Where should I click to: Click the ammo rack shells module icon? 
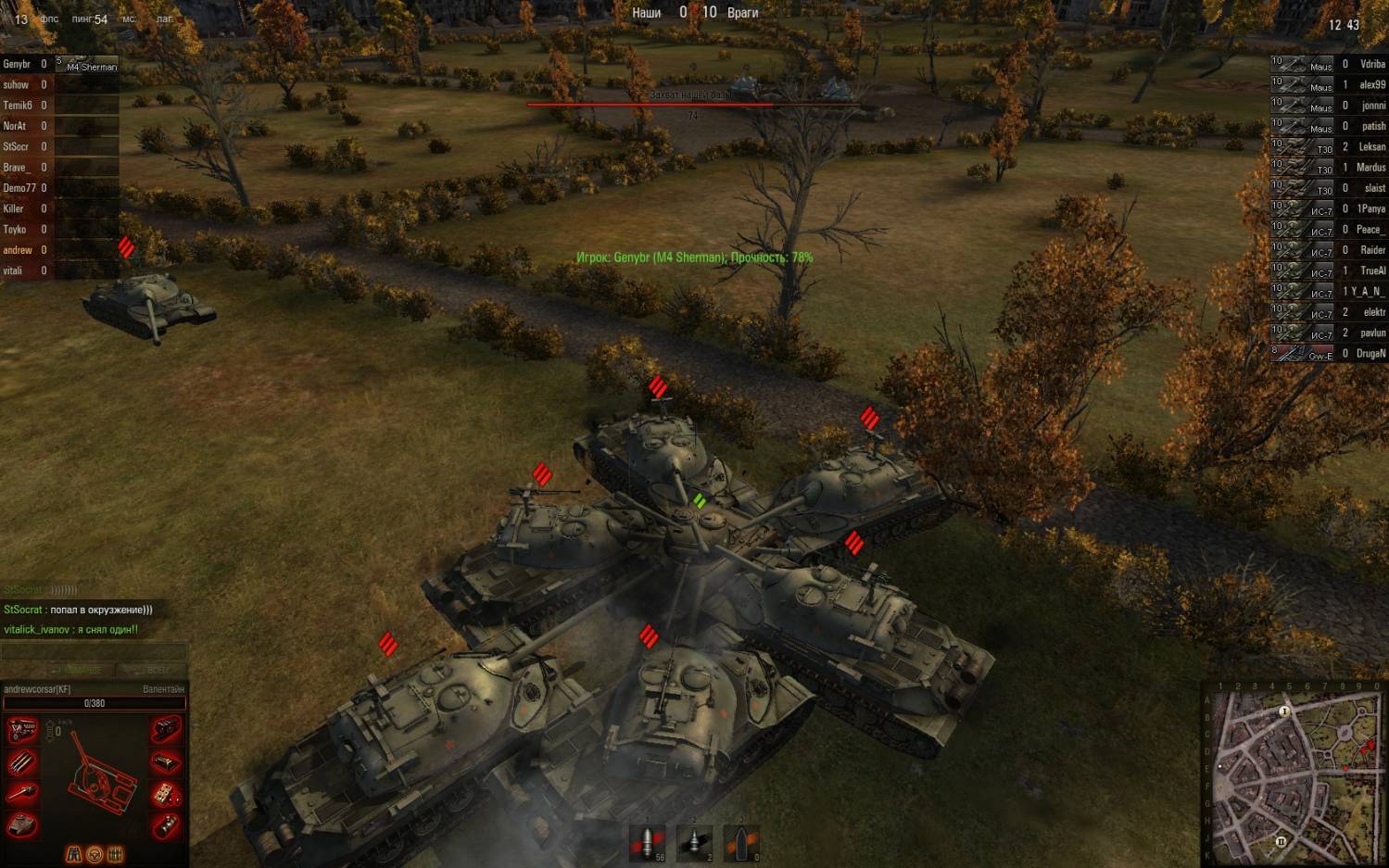(22, 762)
